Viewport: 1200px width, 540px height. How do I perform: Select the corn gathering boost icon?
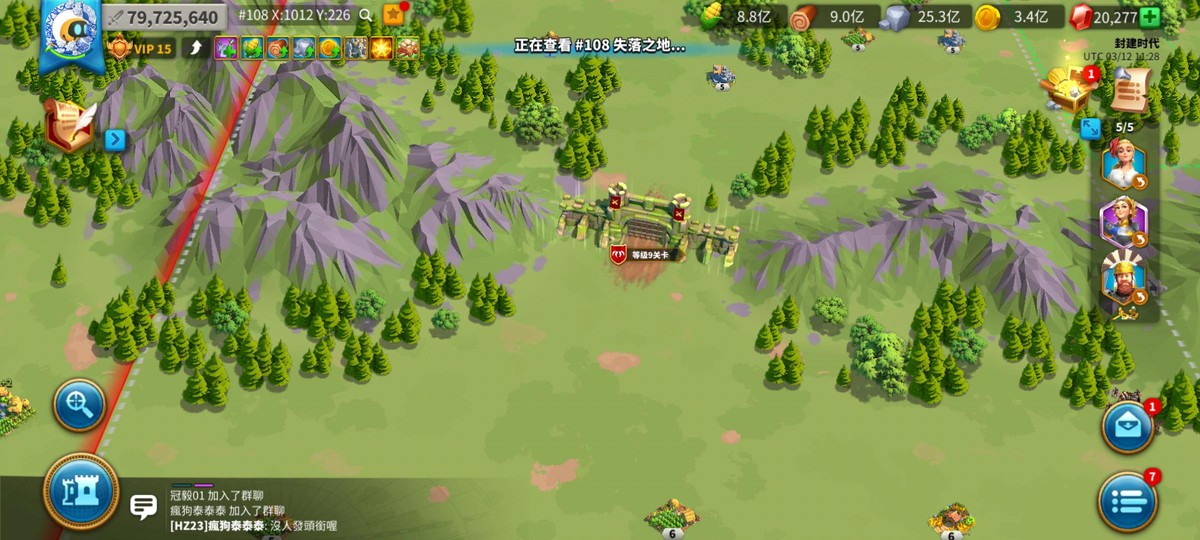[x=252, y=48]
